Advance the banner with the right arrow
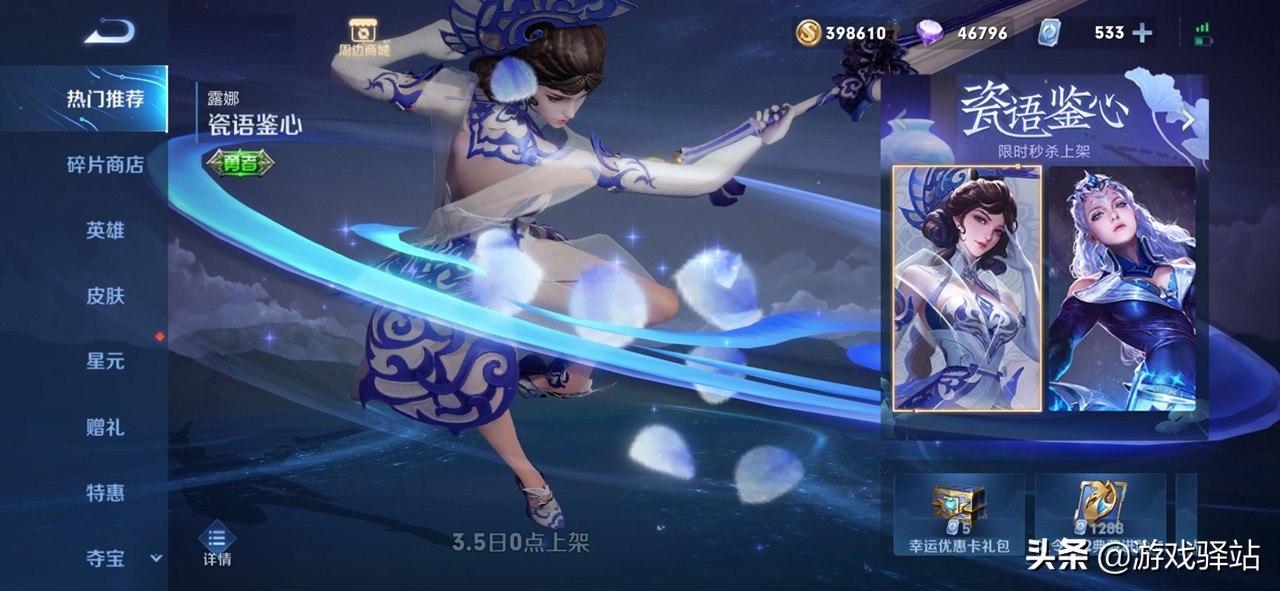This screenshot has height=591, width=1280. (x=1189, y=120)
